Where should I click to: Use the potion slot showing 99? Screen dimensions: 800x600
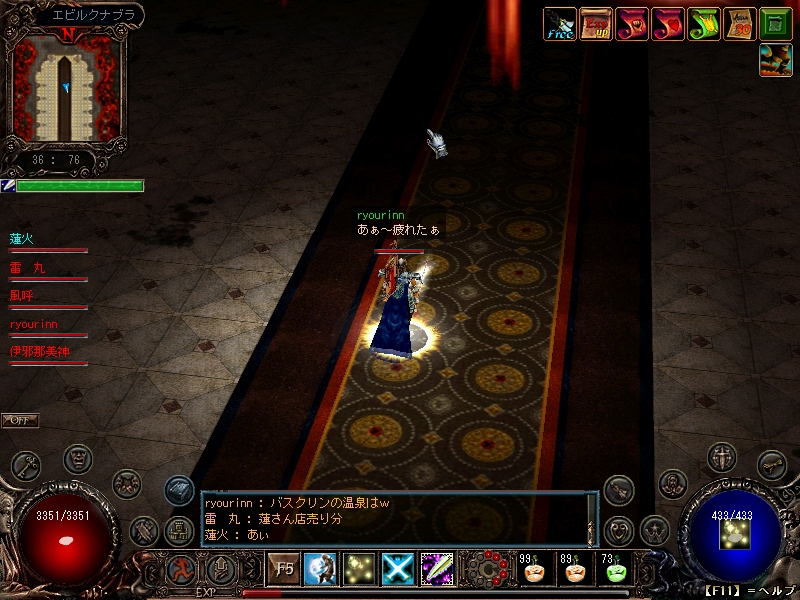(534, 571)
